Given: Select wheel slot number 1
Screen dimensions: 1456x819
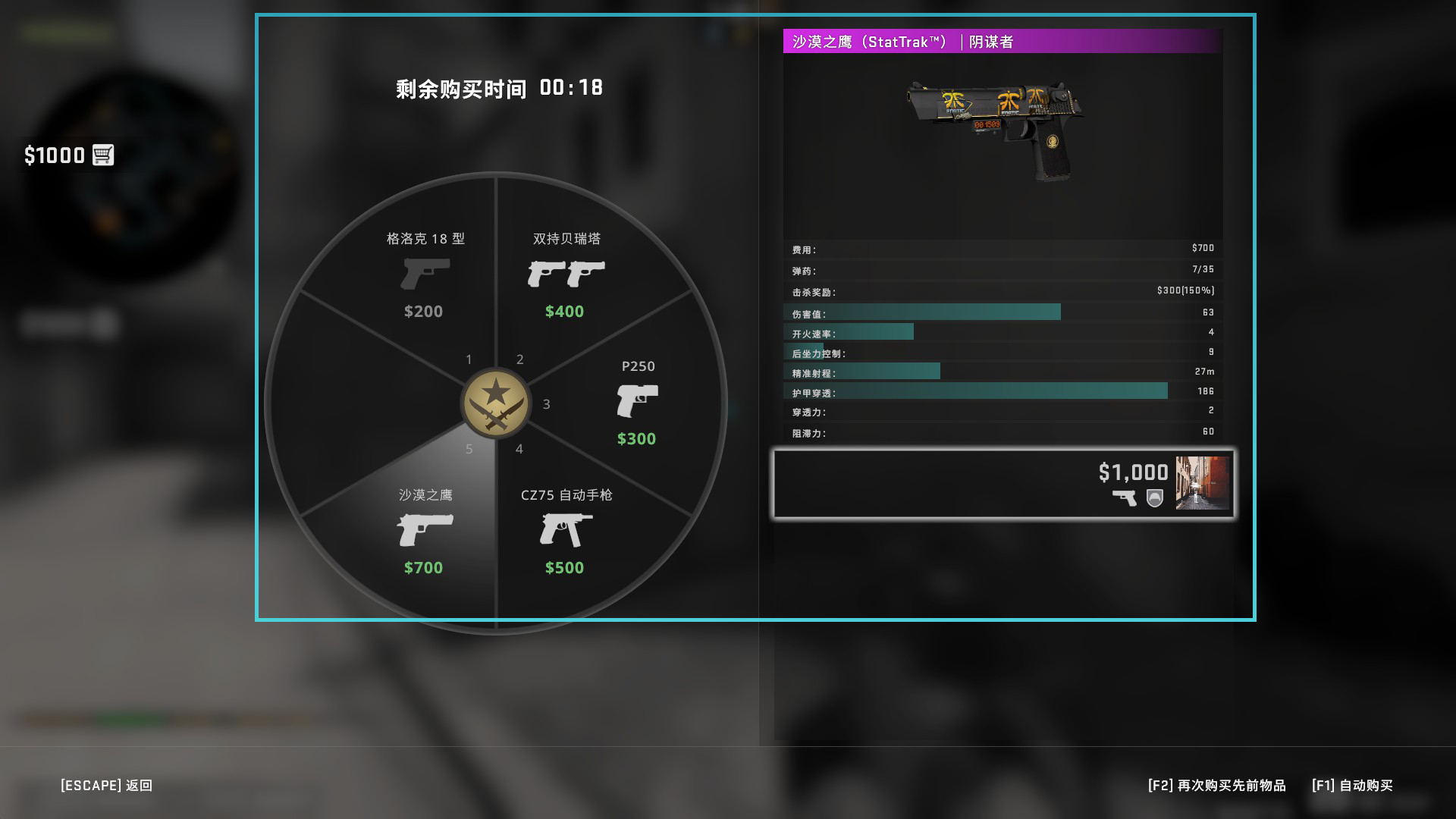Looking at the screenshot, I should (469, 360).
